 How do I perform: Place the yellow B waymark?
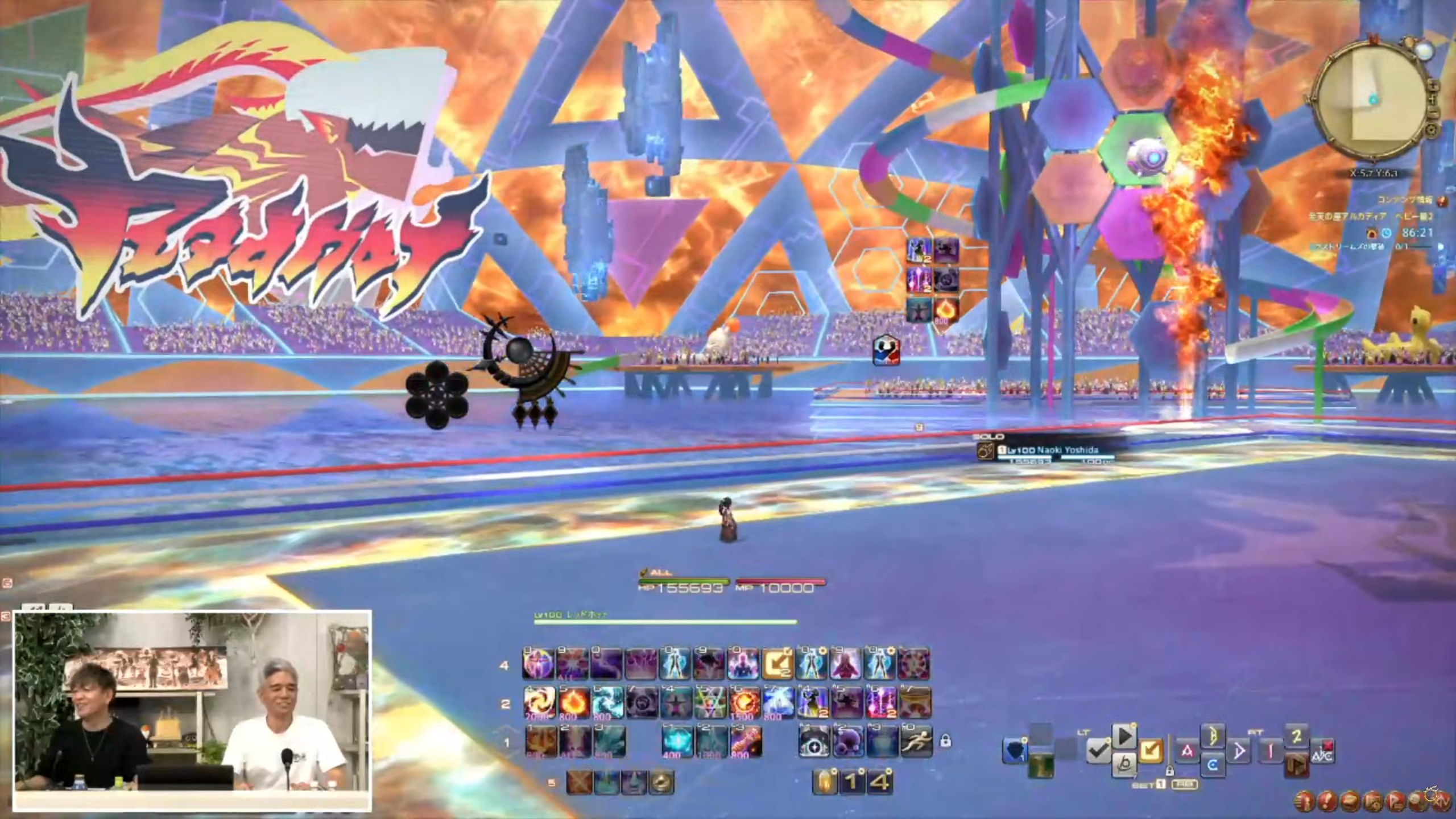pos(1213,735)
